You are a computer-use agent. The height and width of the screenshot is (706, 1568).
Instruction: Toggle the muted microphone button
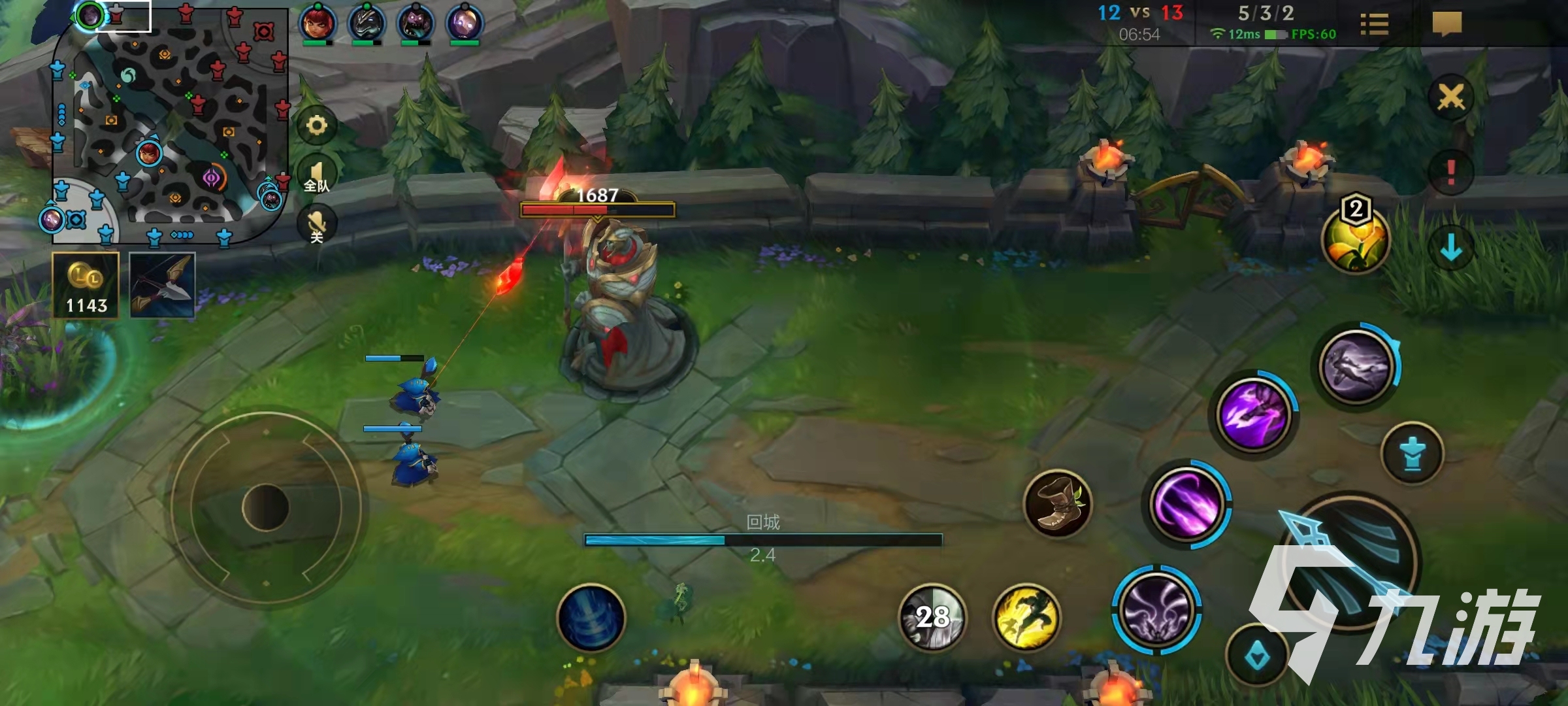tap(317, 226)
